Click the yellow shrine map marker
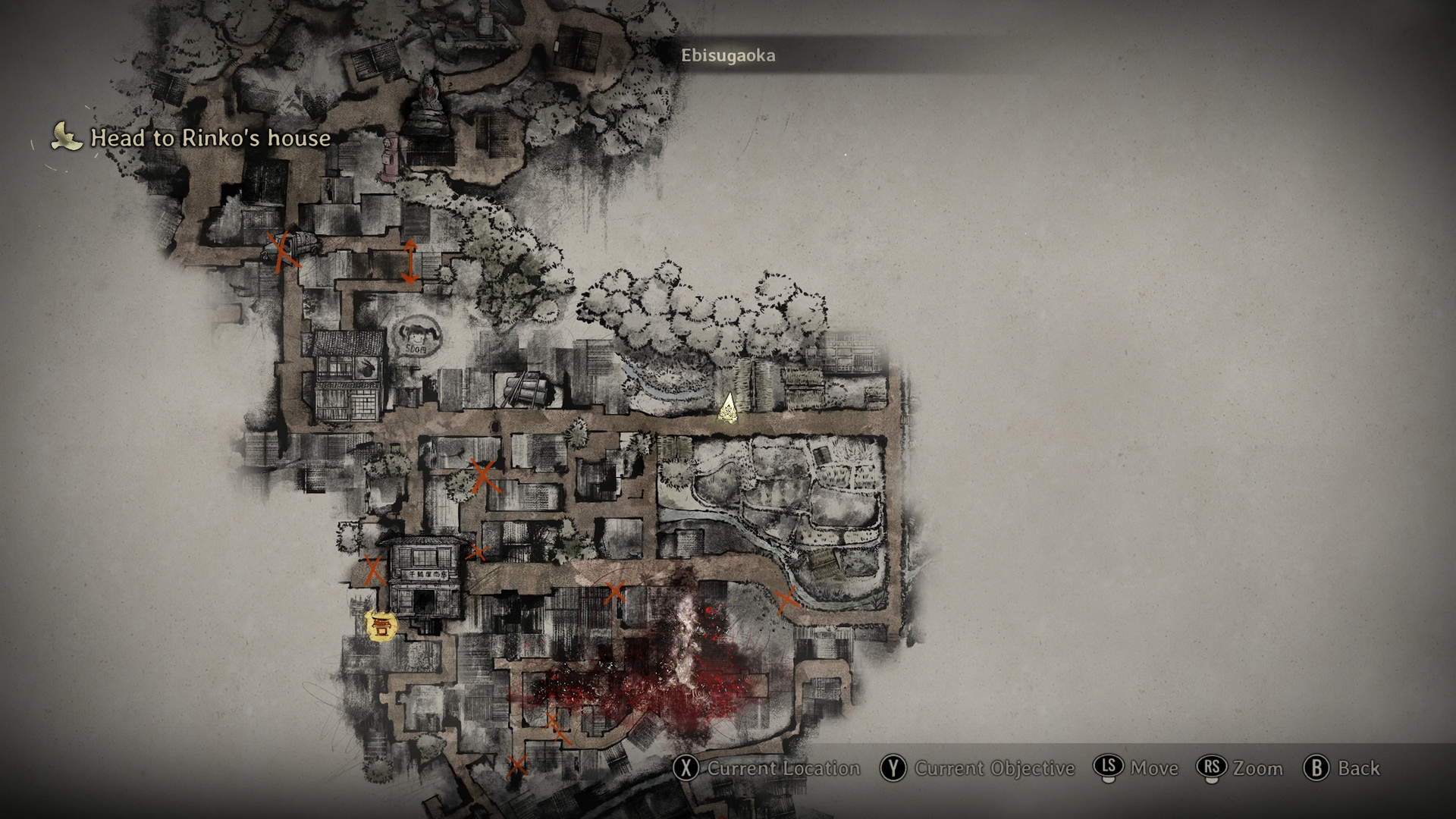 380,626
